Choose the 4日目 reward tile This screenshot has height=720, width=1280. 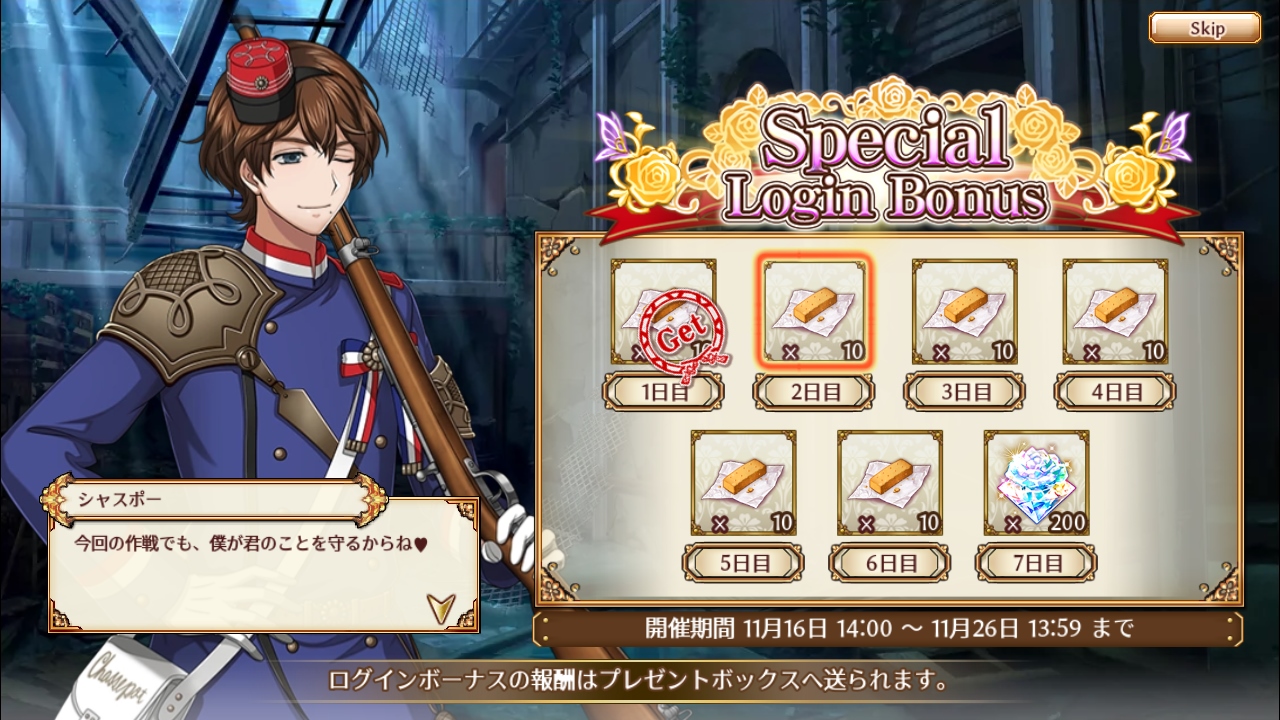1114,312
